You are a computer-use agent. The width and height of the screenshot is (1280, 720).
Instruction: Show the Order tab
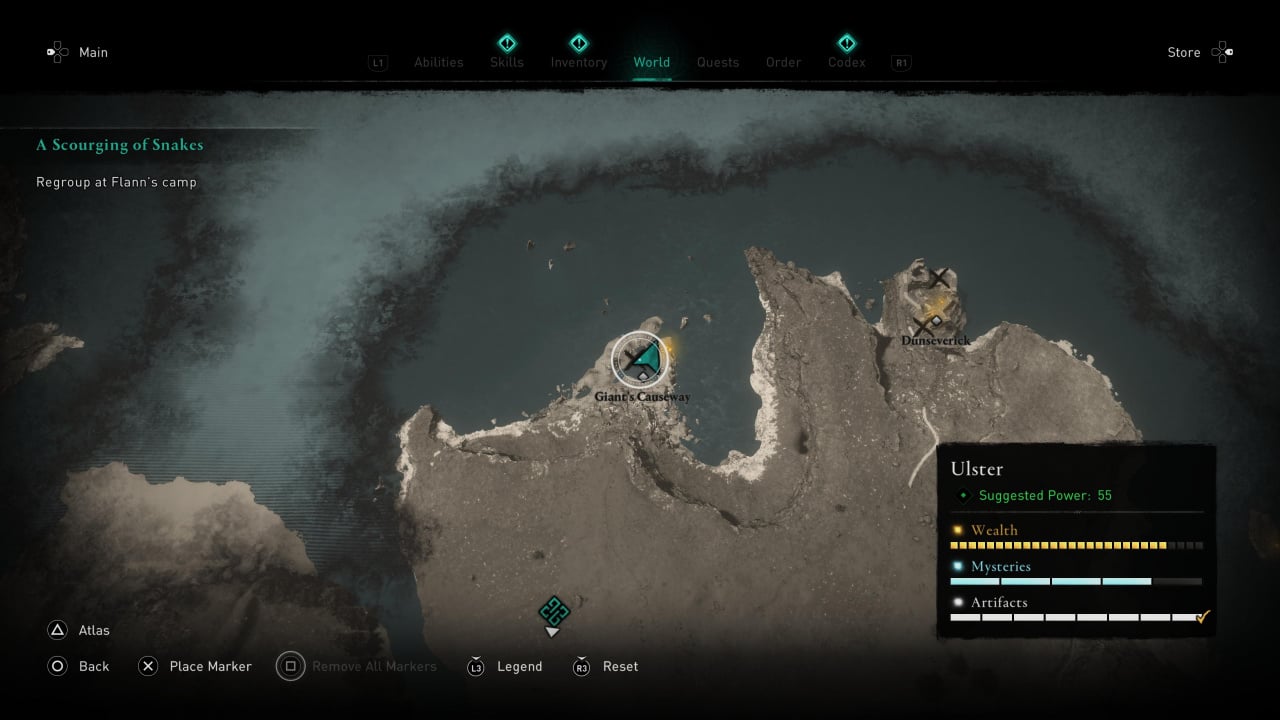pyautogui.click(x=783, y=62)
